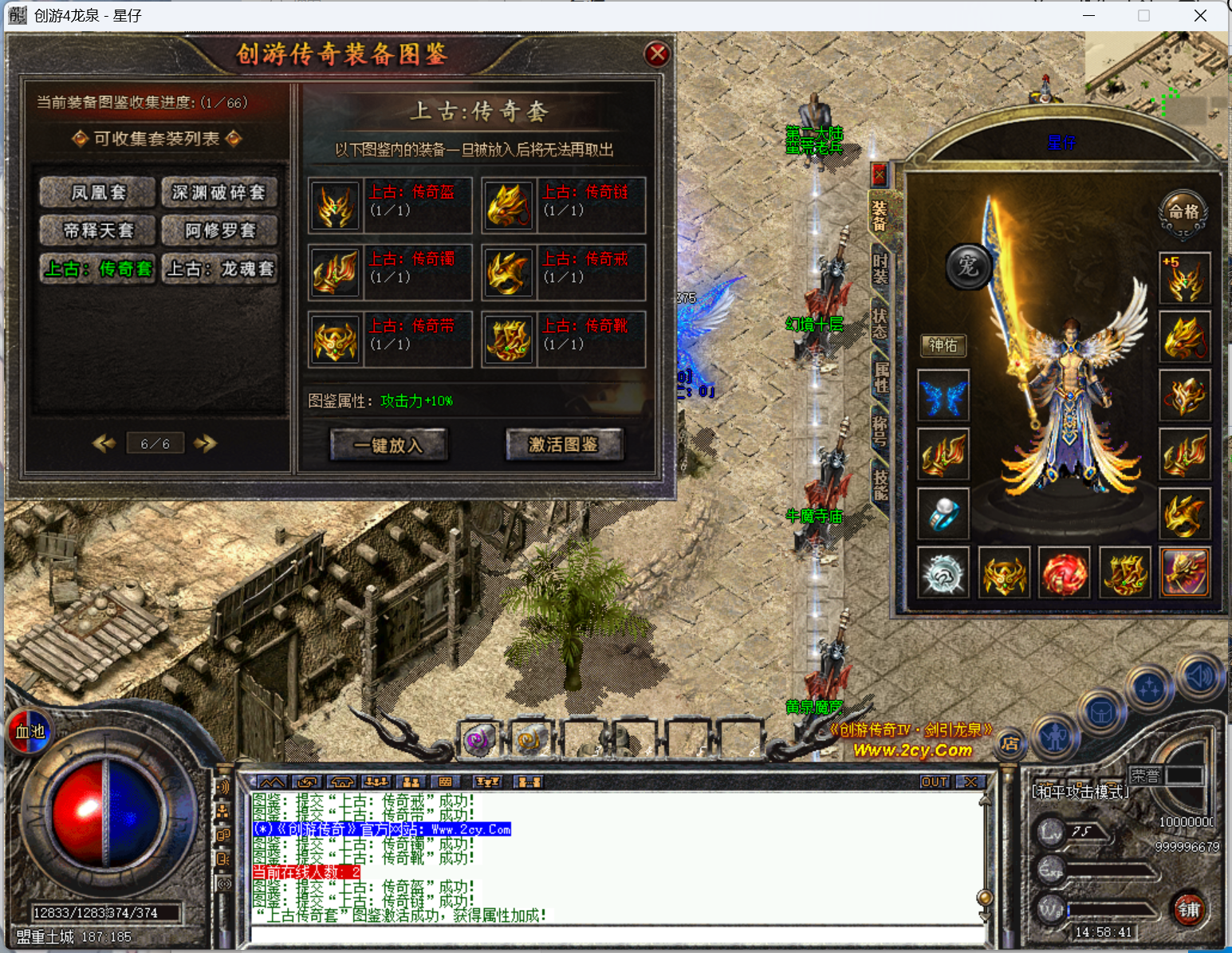Open the 宠 pet button
The image size is (1232, 953).
tap(968, 266)
